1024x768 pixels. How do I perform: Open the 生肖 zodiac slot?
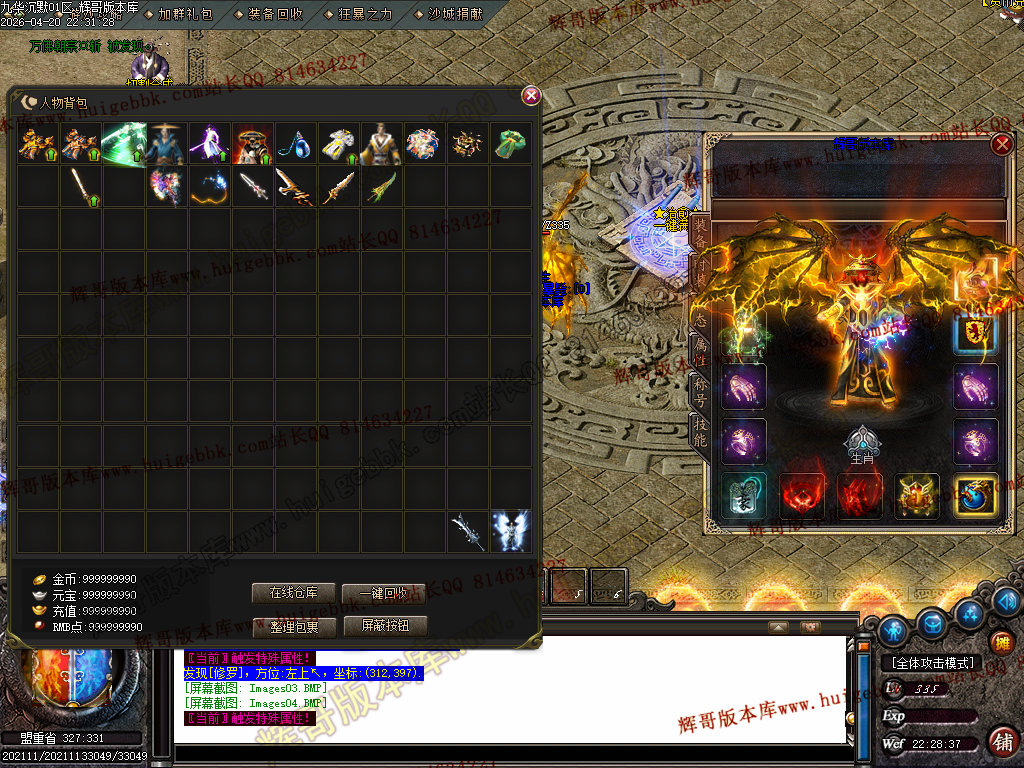tap(861, 442)
